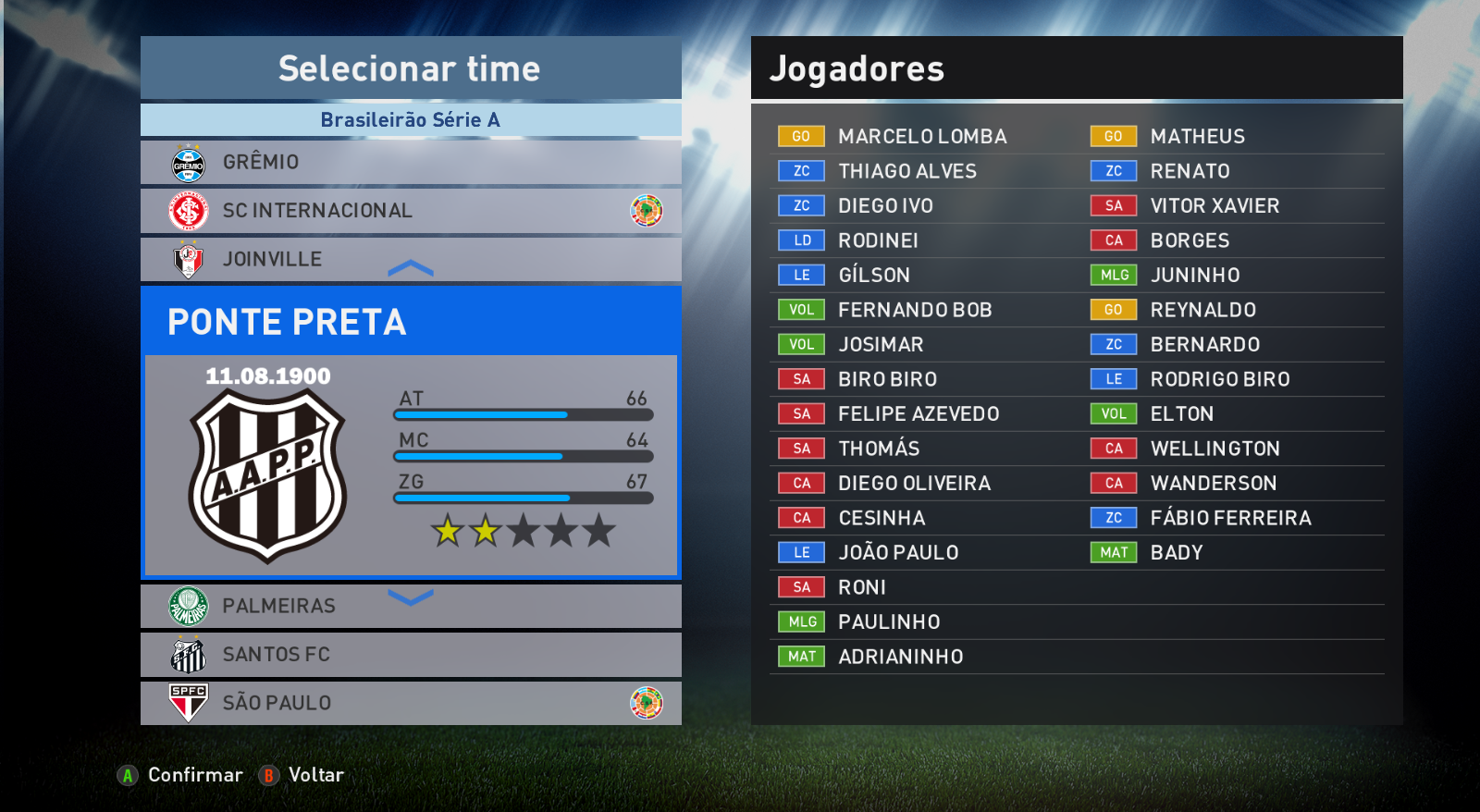1480x812 pixels.
Task: Pick Bady in the players list
Action: (x=1176, y=553)
